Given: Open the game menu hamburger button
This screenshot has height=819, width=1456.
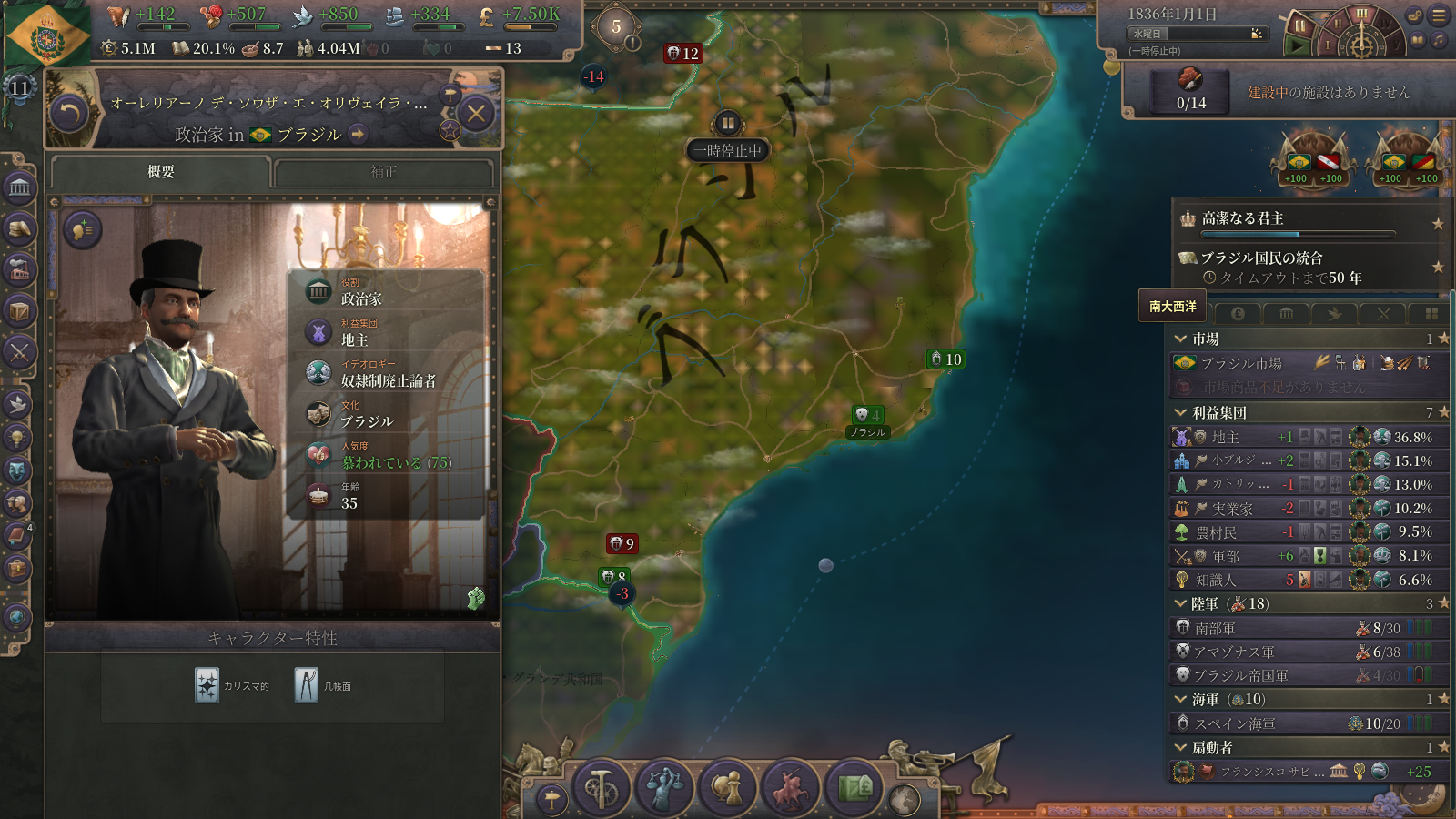Looking at the screenshot, I should pos(1439,15).
